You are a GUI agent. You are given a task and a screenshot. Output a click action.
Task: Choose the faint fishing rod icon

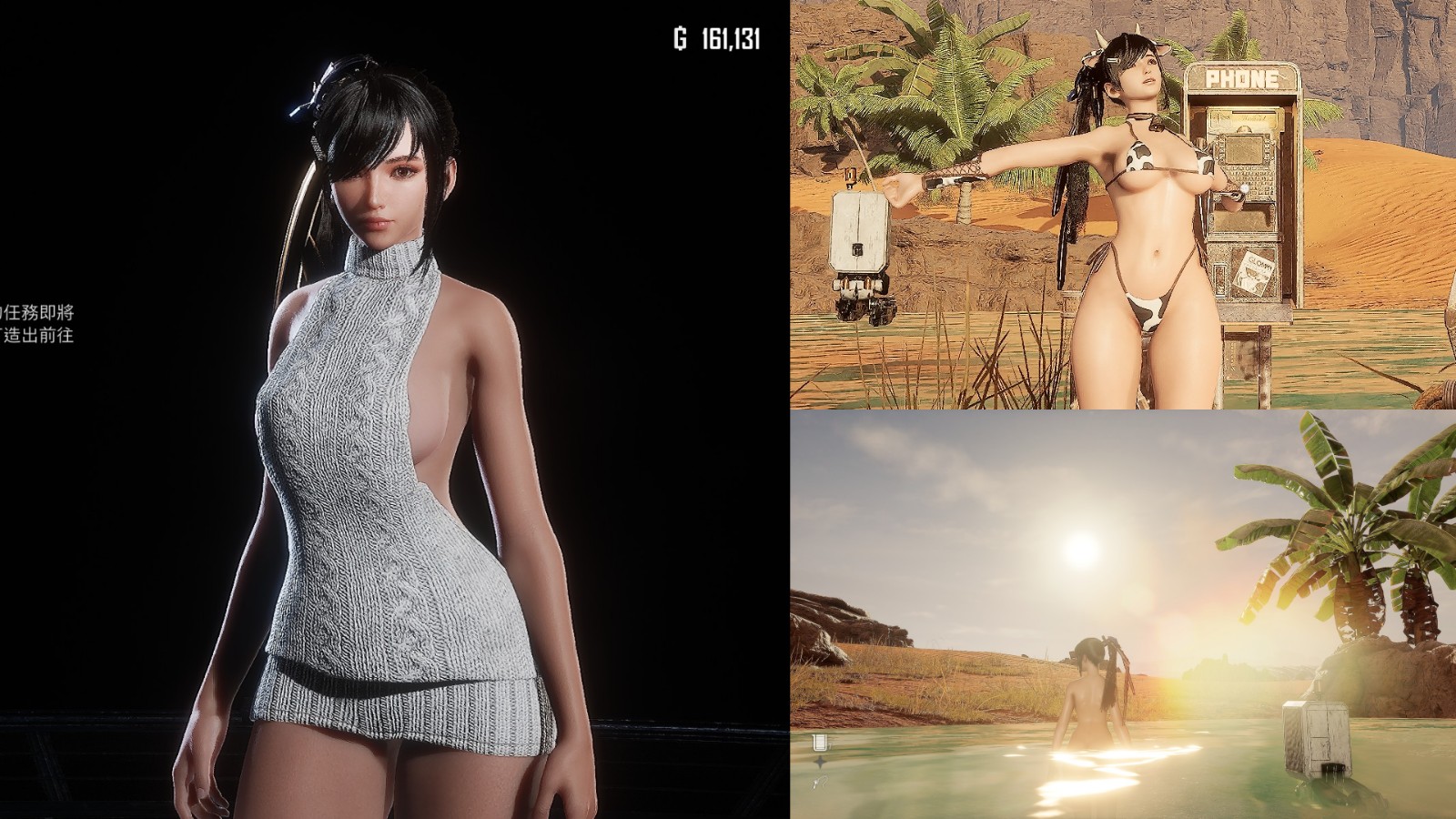[819, 781]
